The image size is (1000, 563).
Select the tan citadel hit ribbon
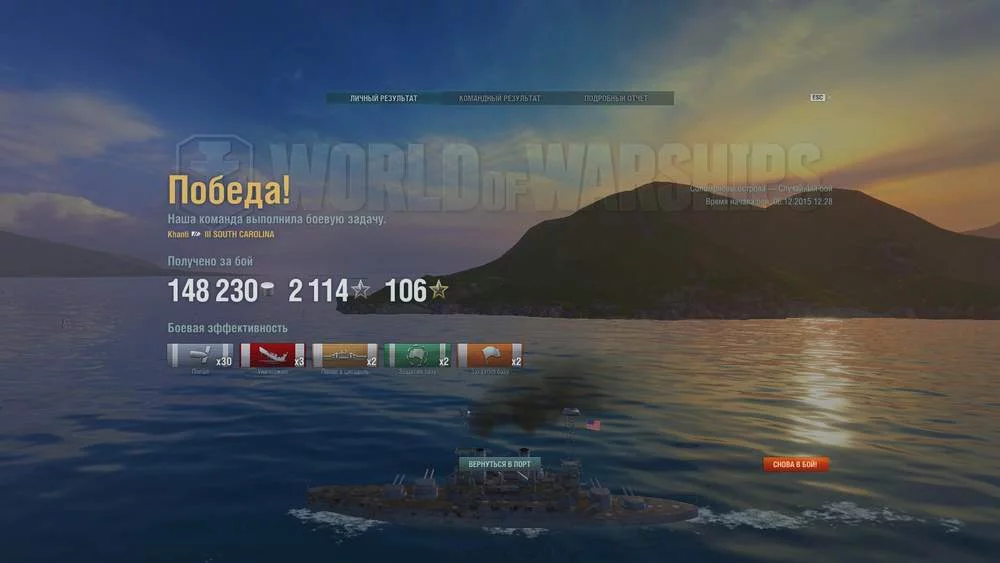click(345, 355)
